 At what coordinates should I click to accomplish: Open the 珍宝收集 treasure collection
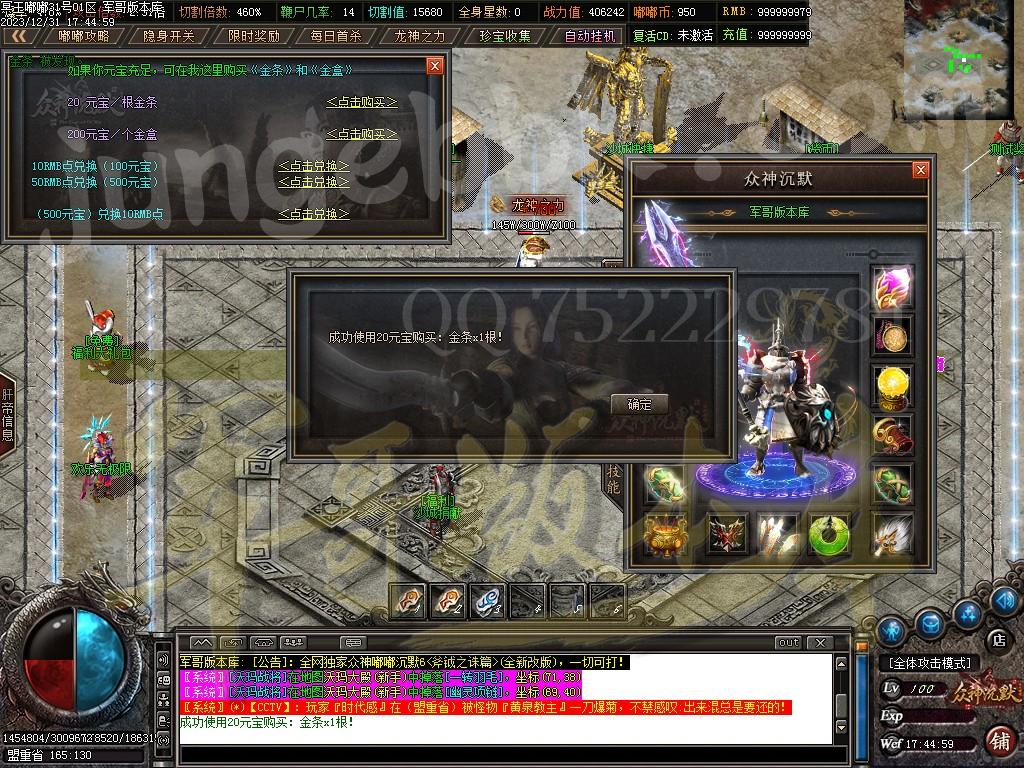coord(504,36)
